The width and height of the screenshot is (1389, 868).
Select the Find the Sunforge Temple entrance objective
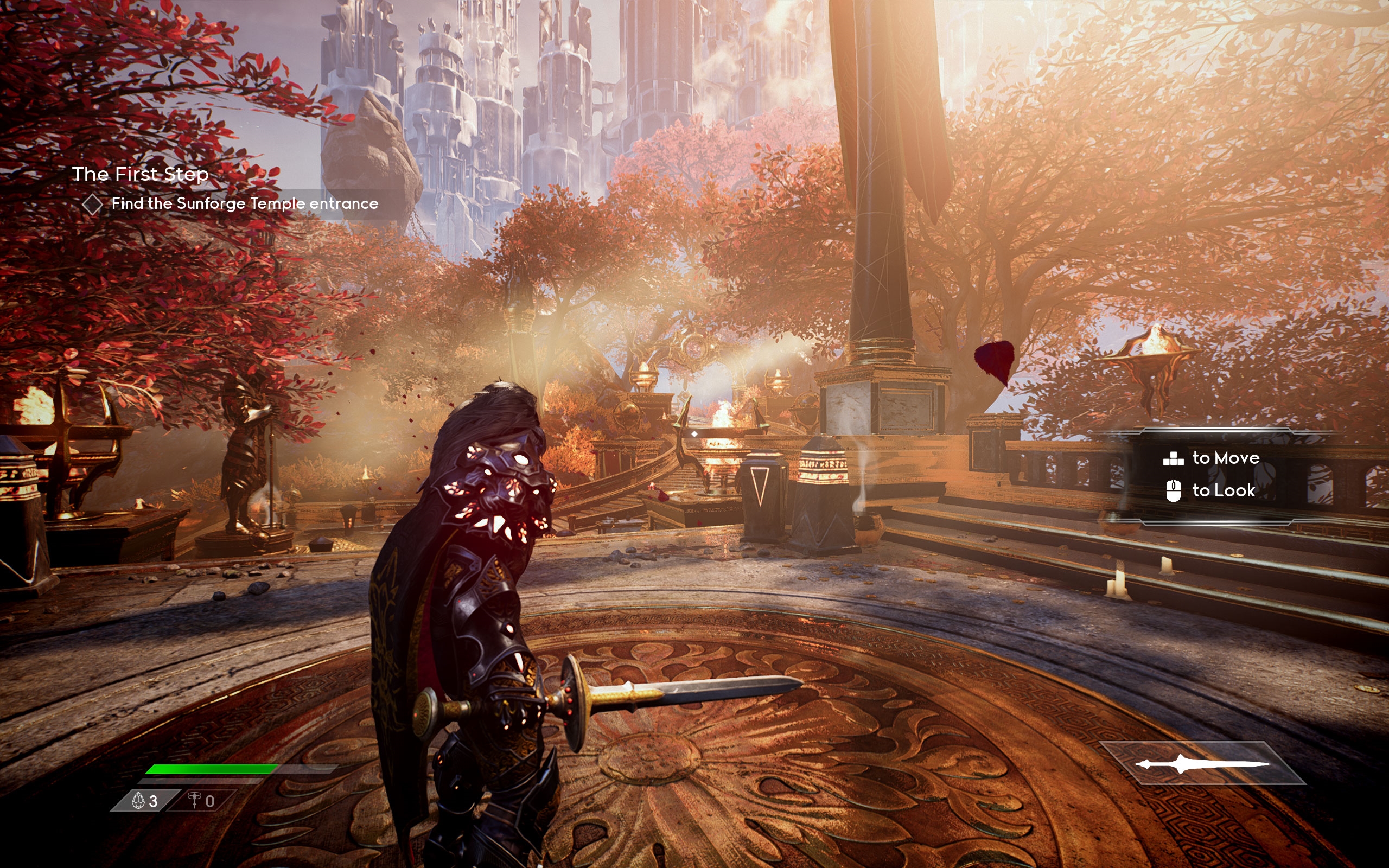tap(244, 204)
